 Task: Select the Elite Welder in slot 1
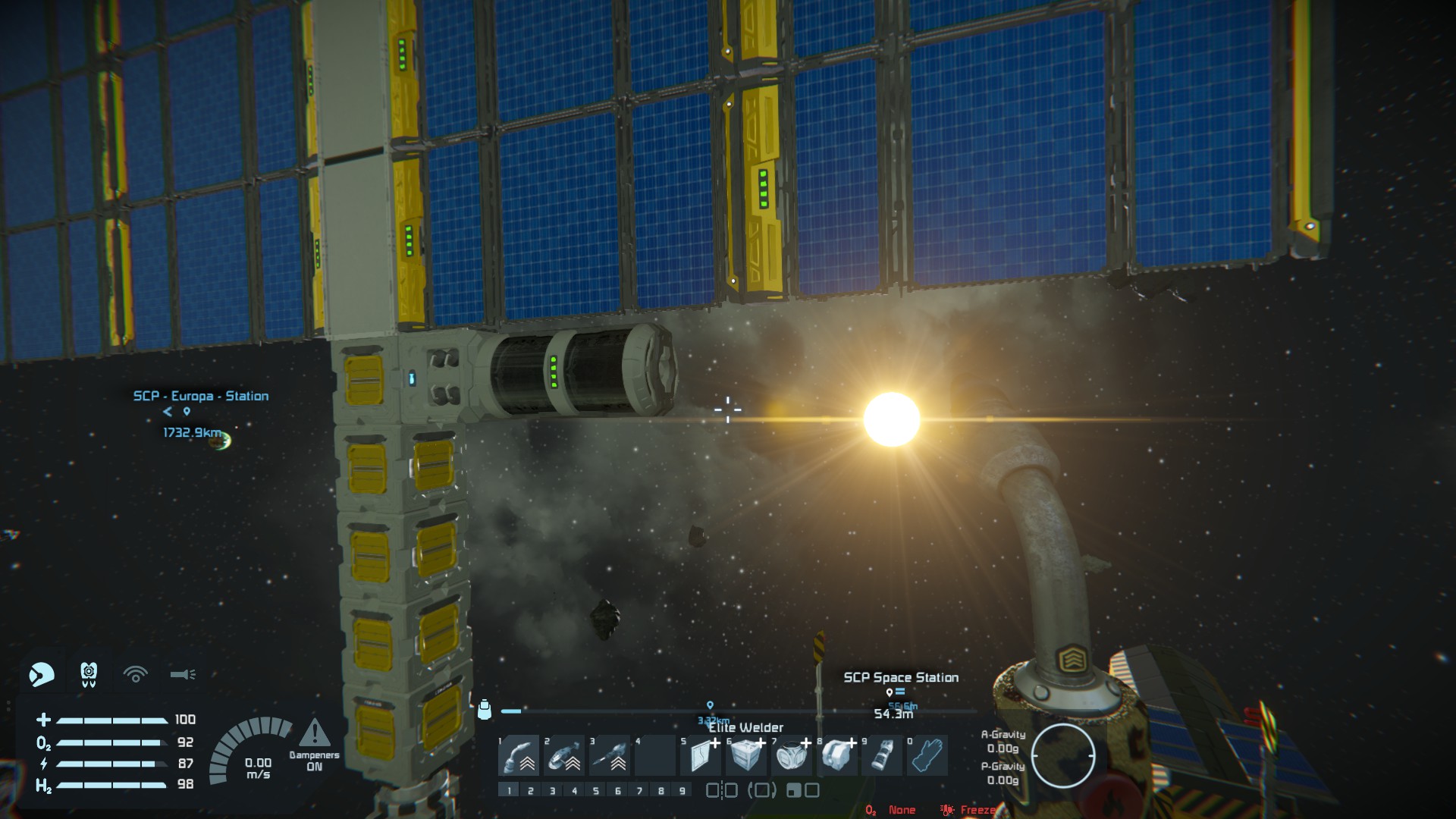(x=519, y=755)
